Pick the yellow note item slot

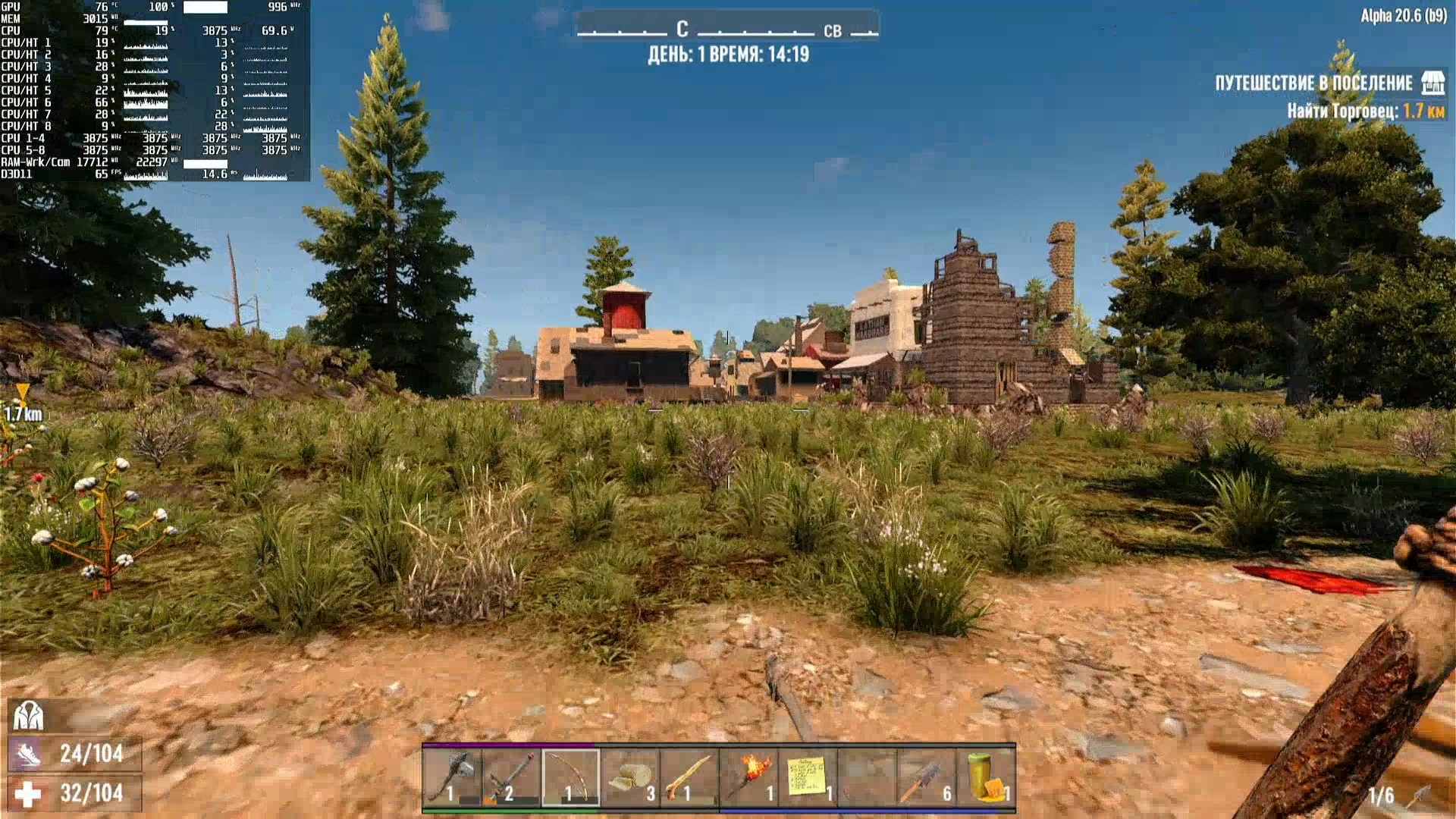(808, 777)
